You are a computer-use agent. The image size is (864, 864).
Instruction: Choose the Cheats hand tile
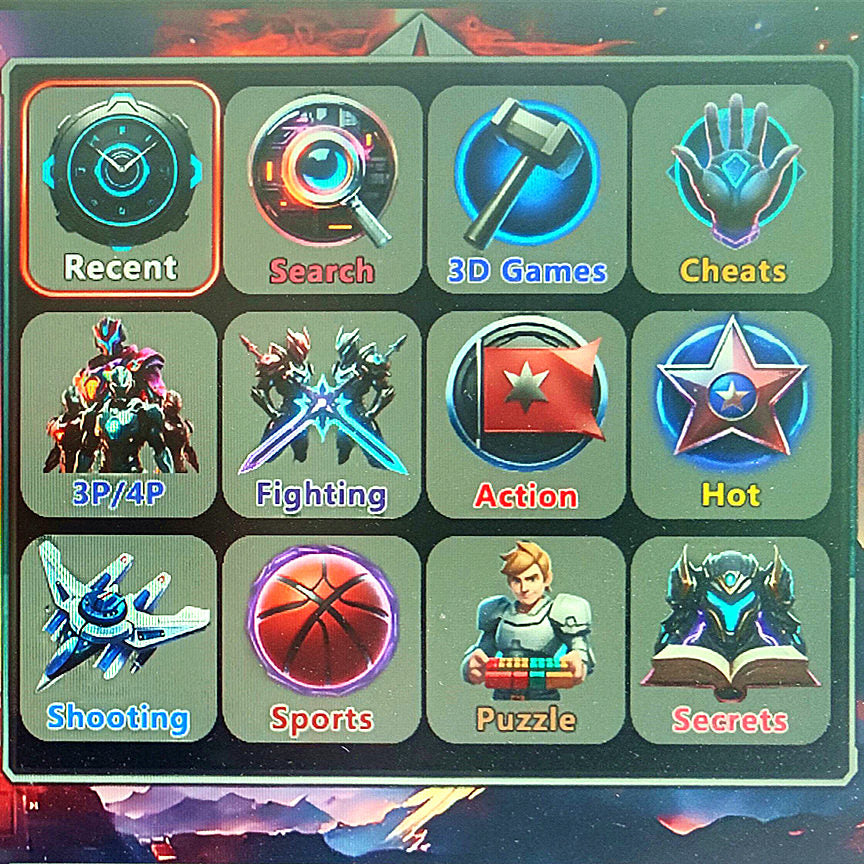click(x=733, y=188)
